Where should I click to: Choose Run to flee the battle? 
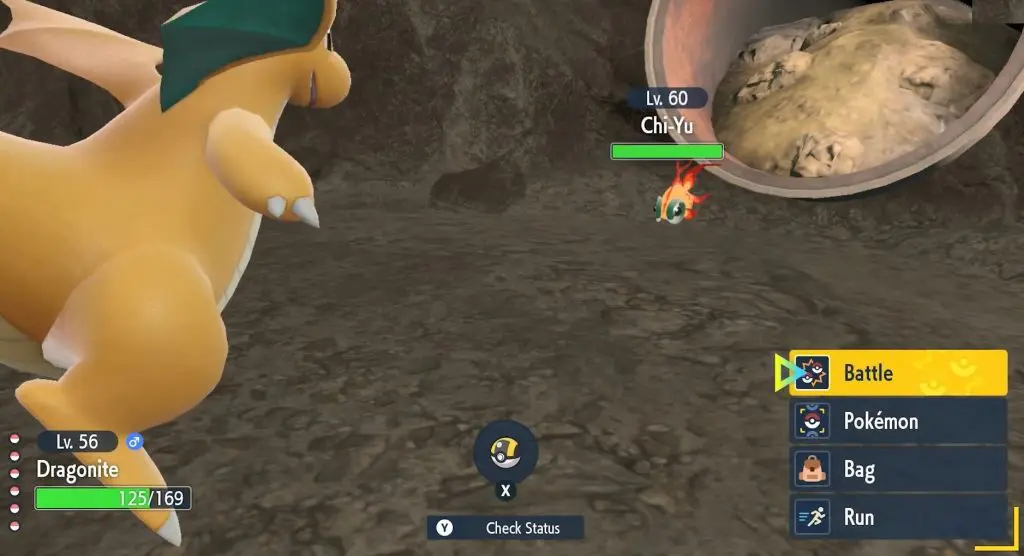898,517
